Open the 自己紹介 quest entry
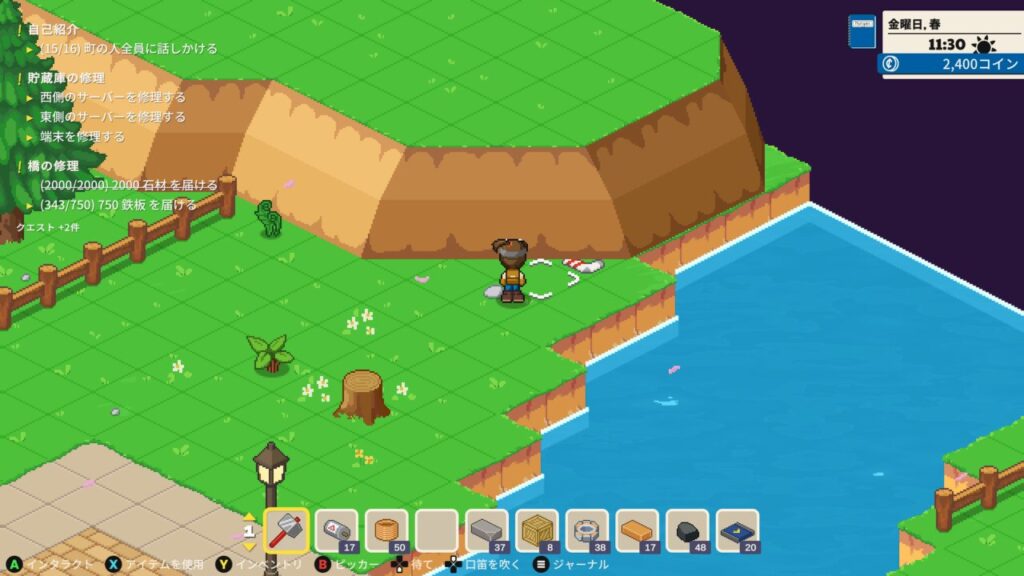The width and height of the screenshot is (1024, 576). point(53,30)
